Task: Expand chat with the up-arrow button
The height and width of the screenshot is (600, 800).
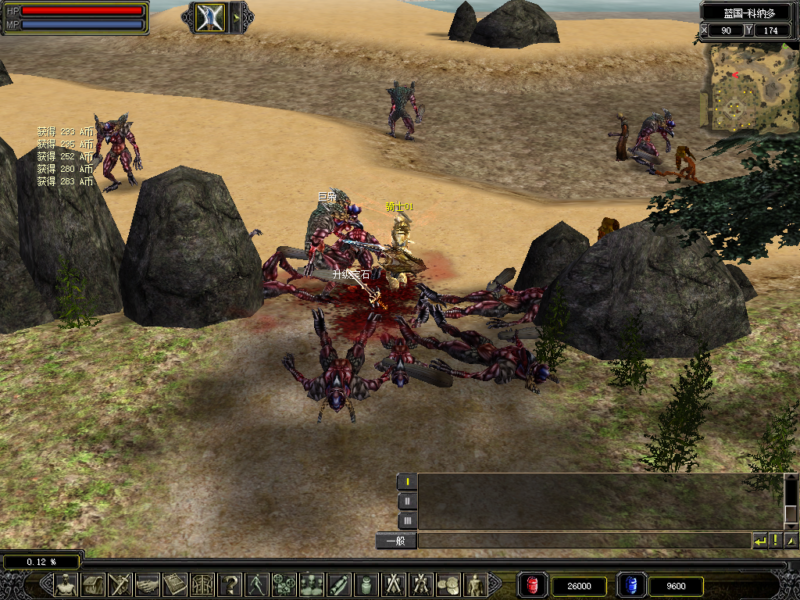Action: [790, 541]
